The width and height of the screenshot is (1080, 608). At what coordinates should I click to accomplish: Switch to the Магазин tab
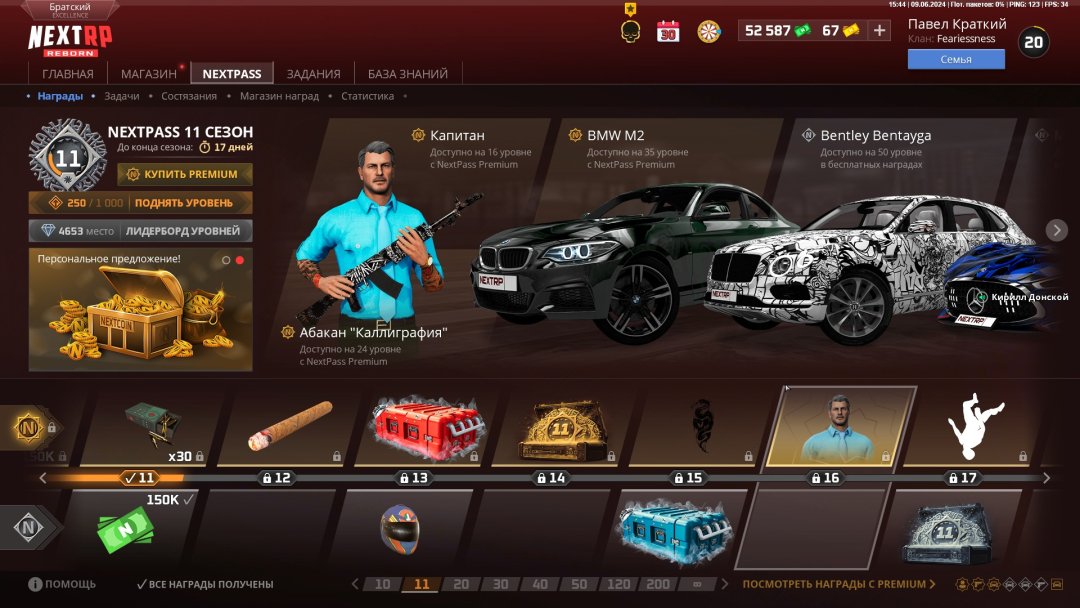point(149,74)
